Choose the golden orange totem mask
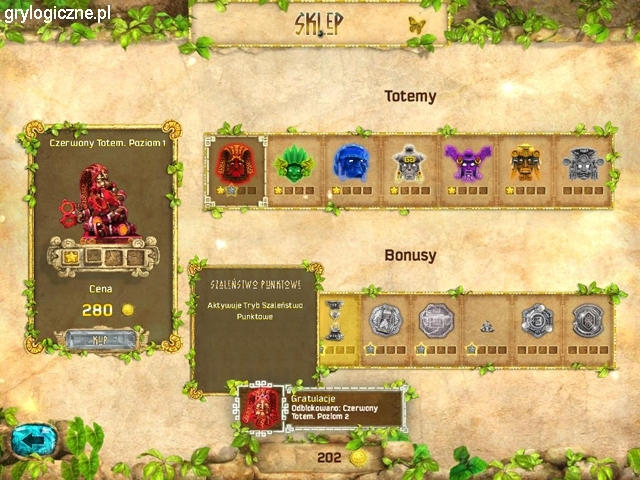 [x=525, y=164]
